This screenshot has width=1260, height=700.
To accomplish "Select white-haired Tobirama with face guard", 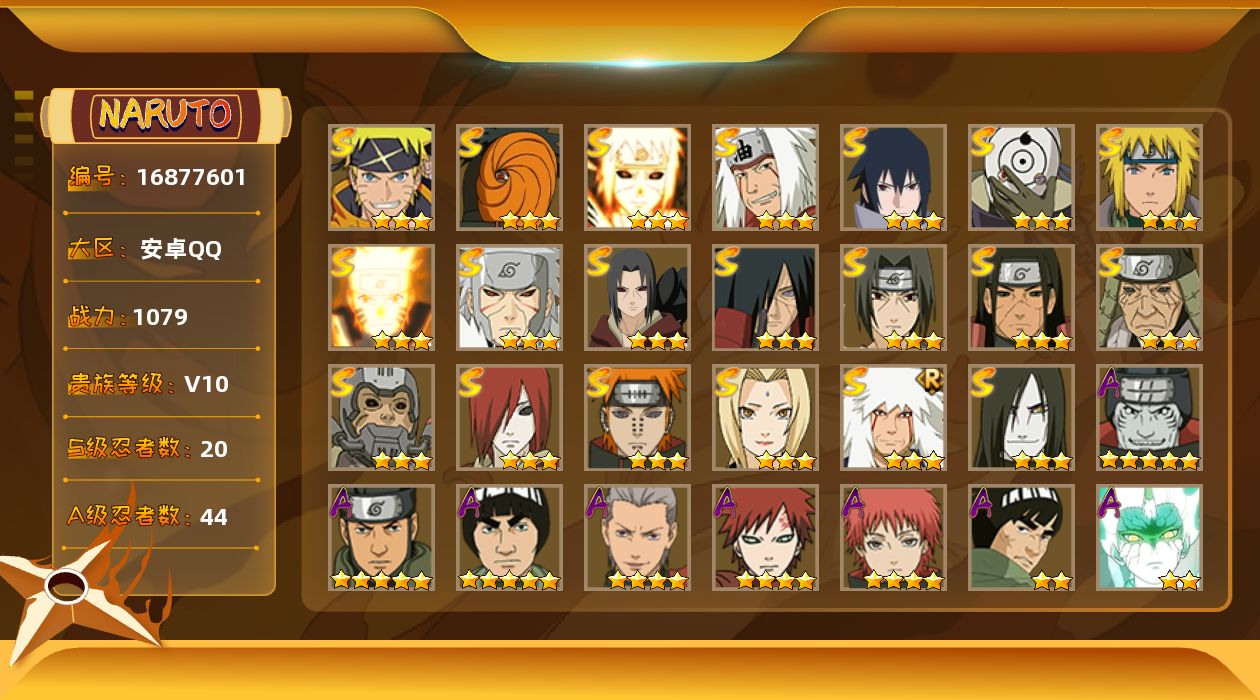I will 509,297.
